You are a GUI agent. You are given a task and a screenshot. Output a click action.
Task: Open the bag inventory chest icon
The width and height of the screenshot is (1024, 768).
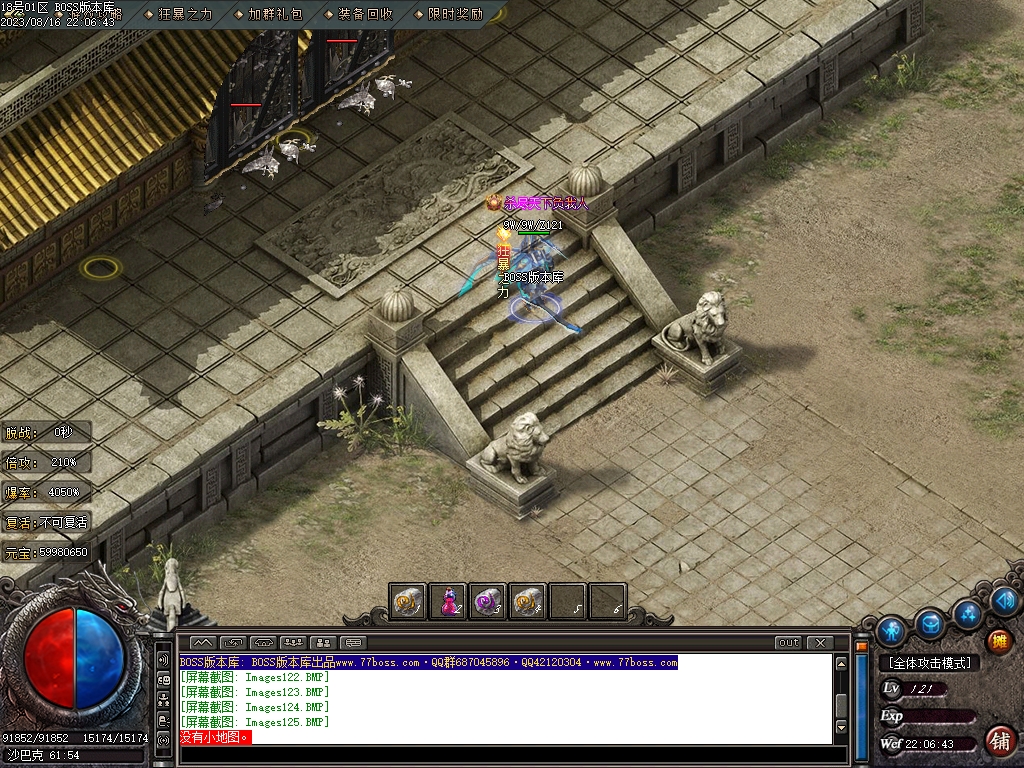point(930,624)
